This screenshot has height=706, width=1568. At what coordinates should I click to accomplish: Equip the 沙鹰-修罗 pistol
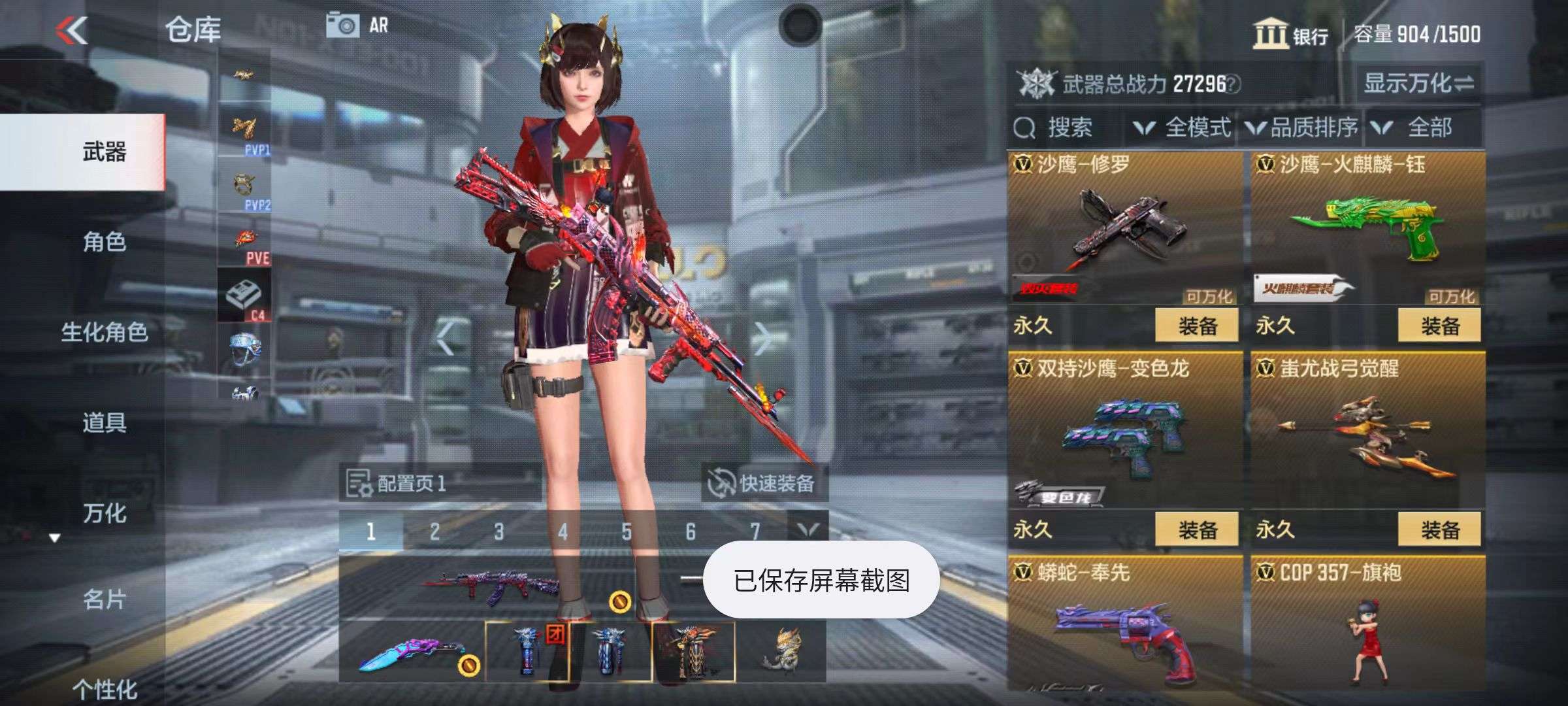coord(1196,326)
